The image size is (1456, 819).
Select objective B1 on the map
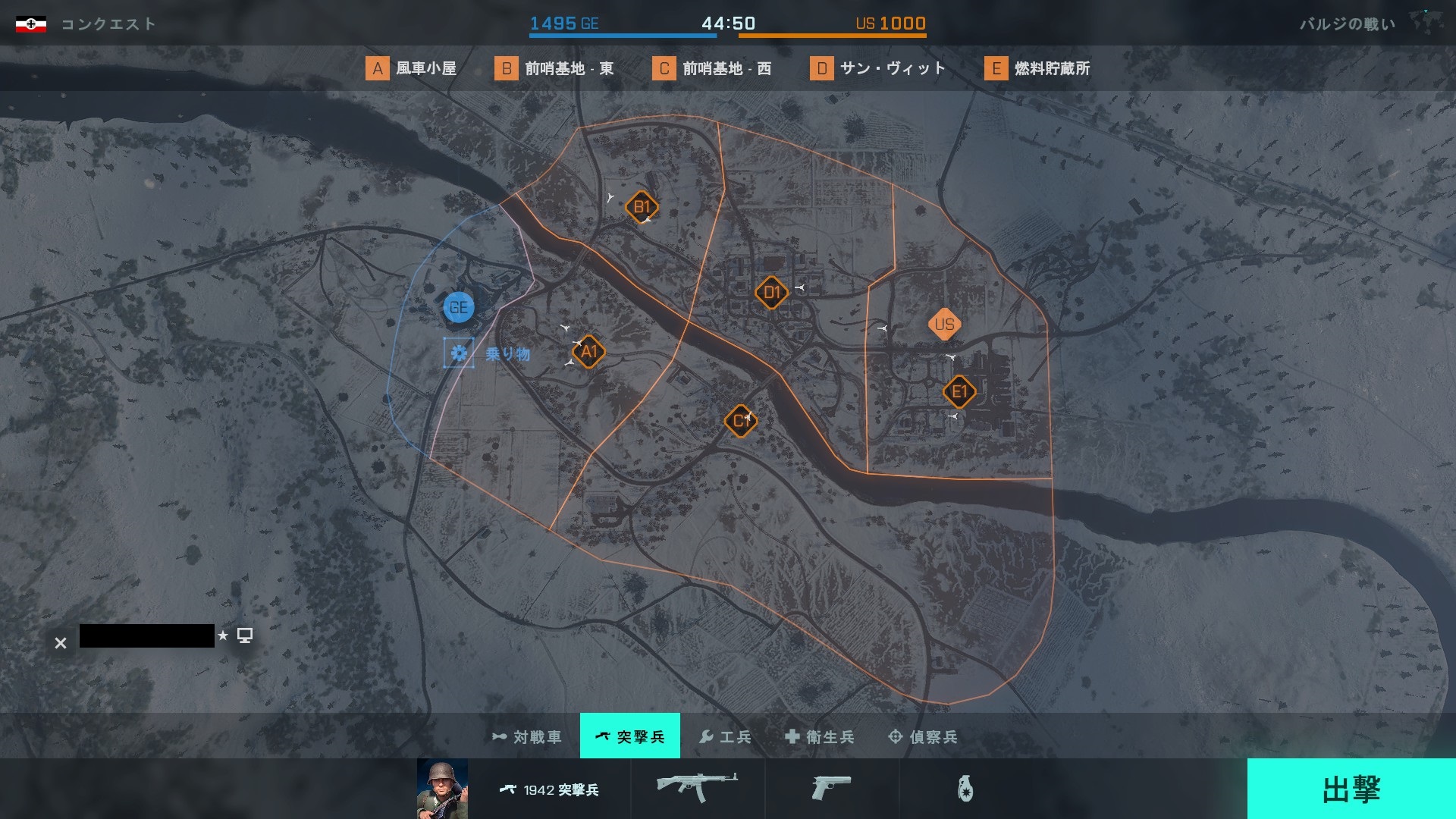[x=642, y=207]
